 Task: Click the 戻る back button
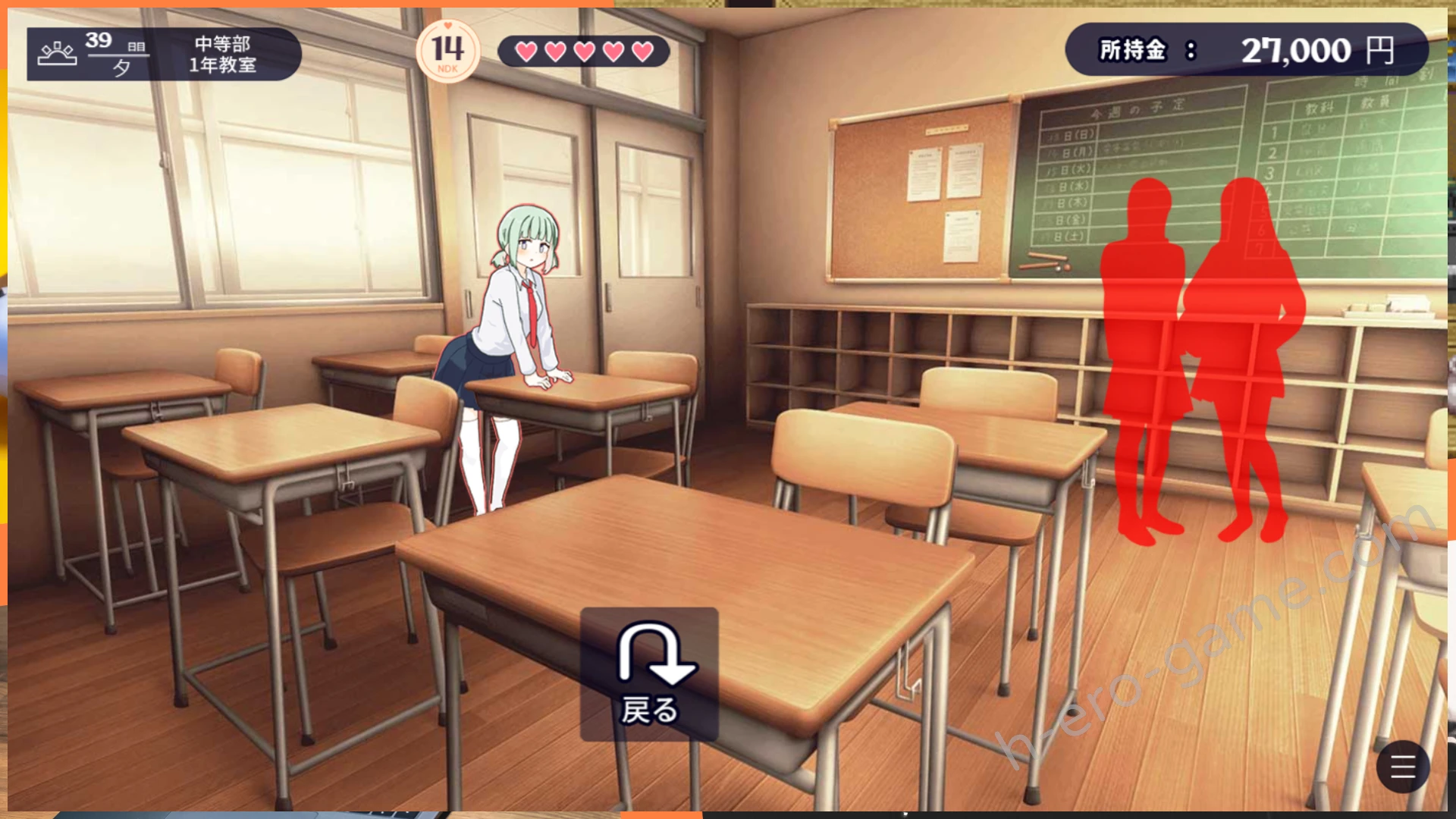649,673
